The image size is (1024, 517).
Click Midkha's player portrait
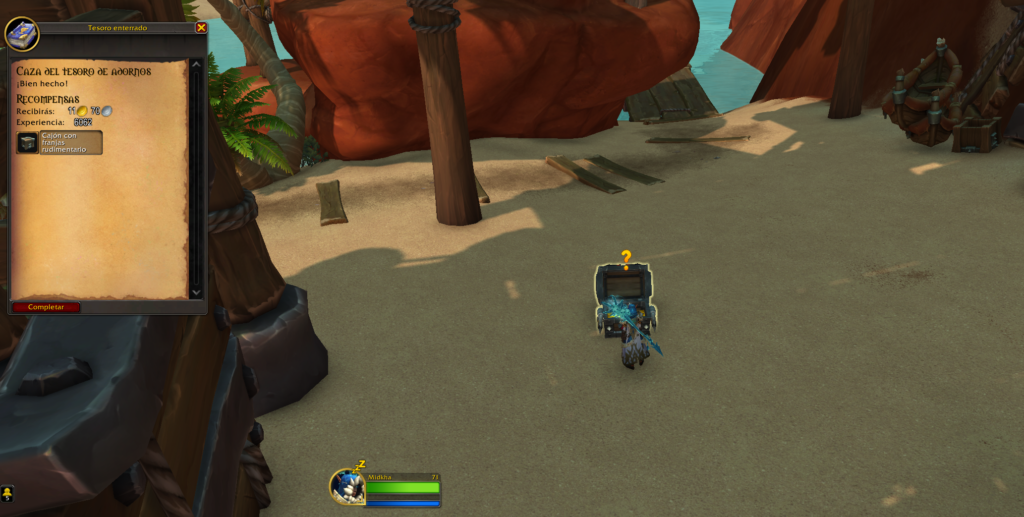click(347, 487)
